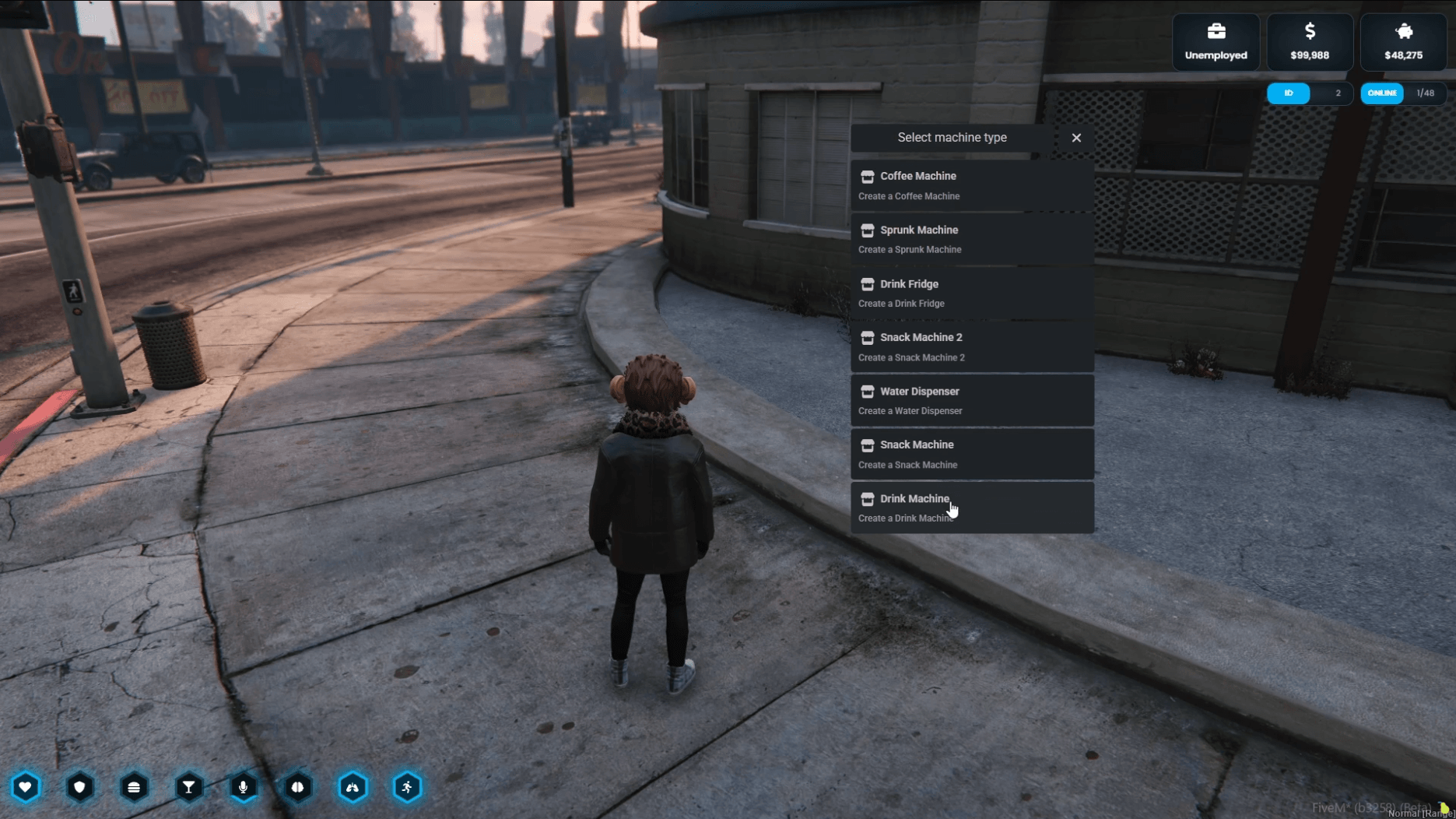Screen dimensions: 1456x819
Task: Select Snack Machine 2 entry
Action: [971, 346]
